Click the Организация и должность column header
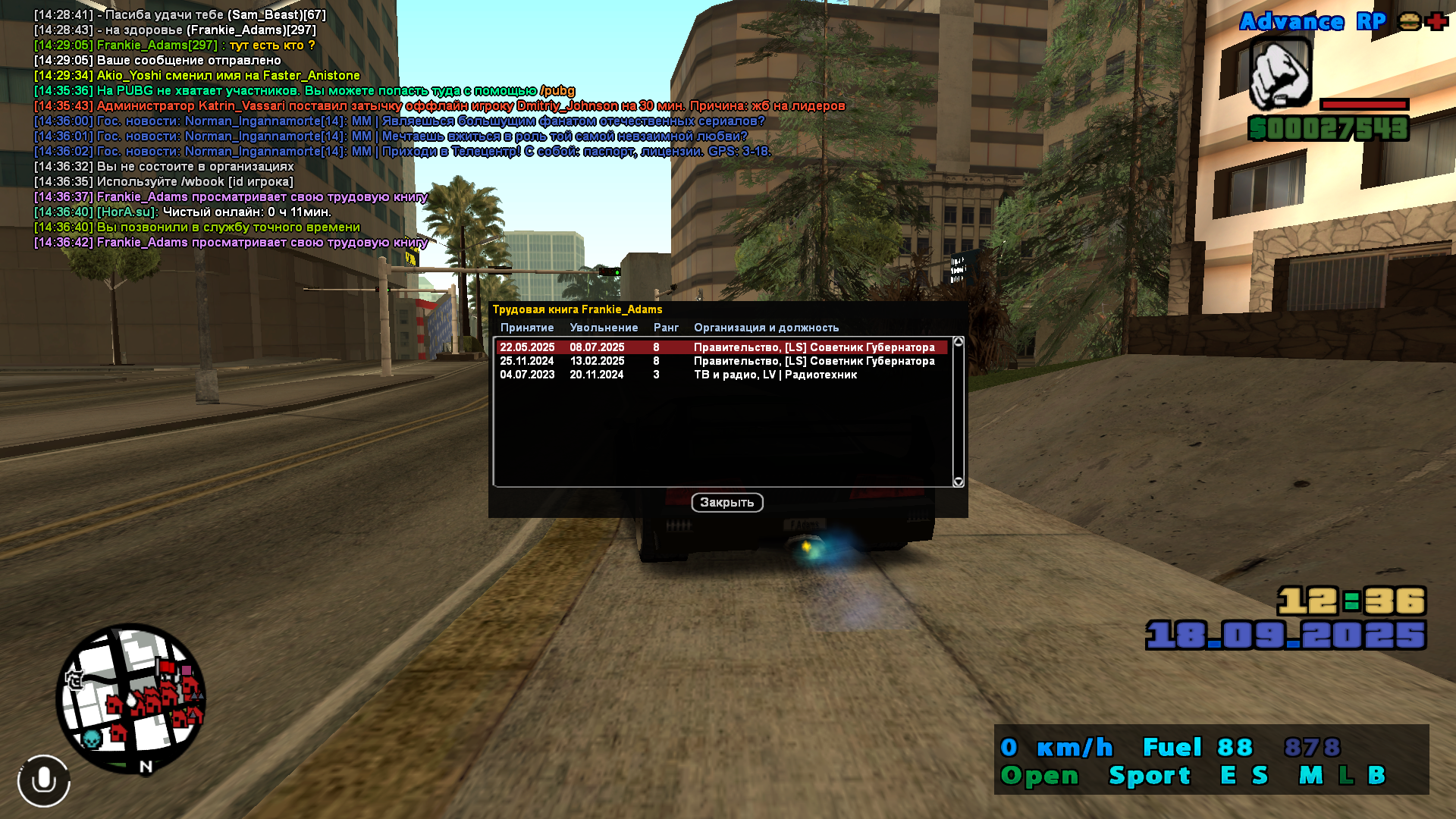This screenshot has width=1456, height=819. pos(766,328)
